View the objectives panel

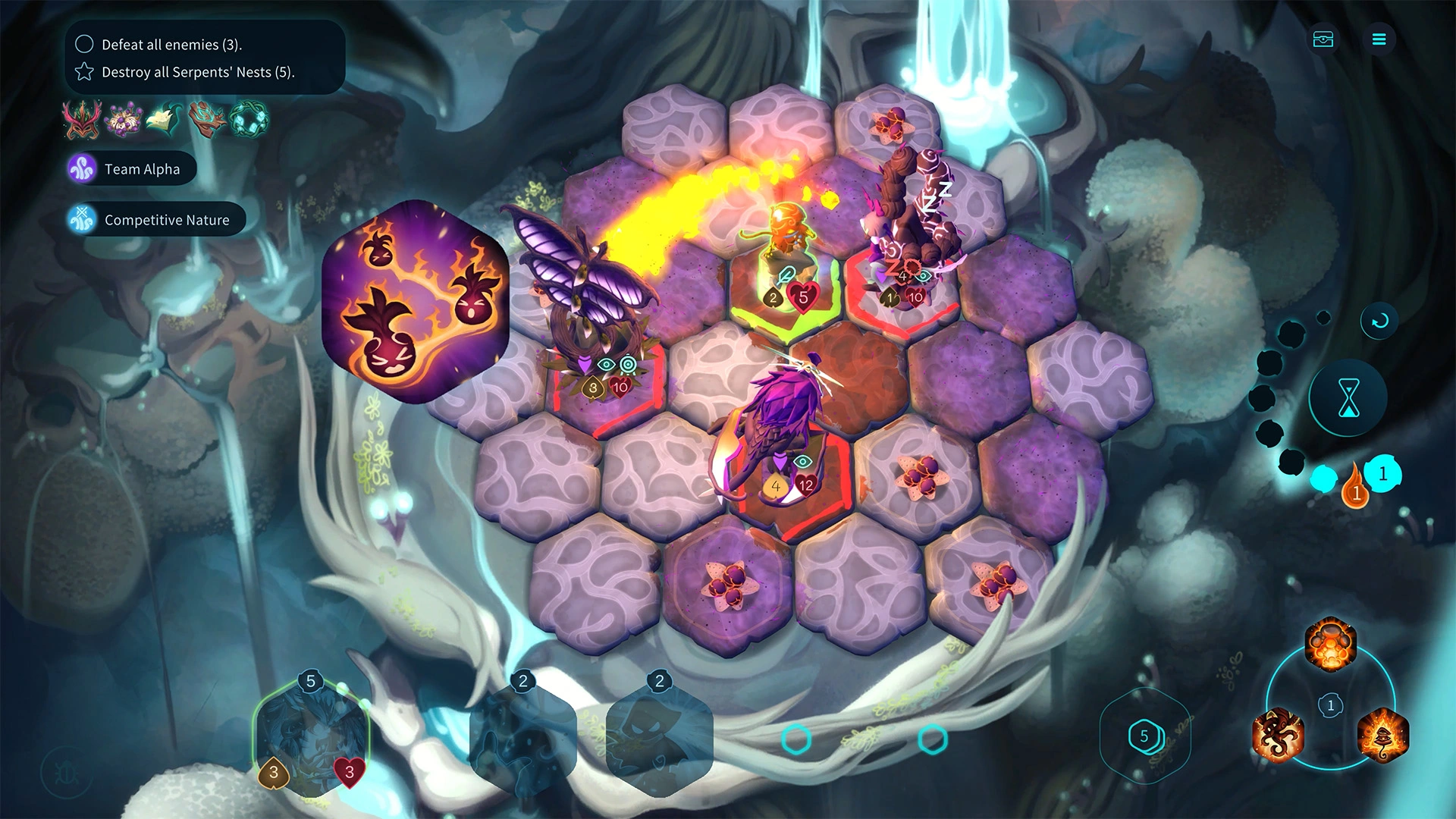coord(205,58)
